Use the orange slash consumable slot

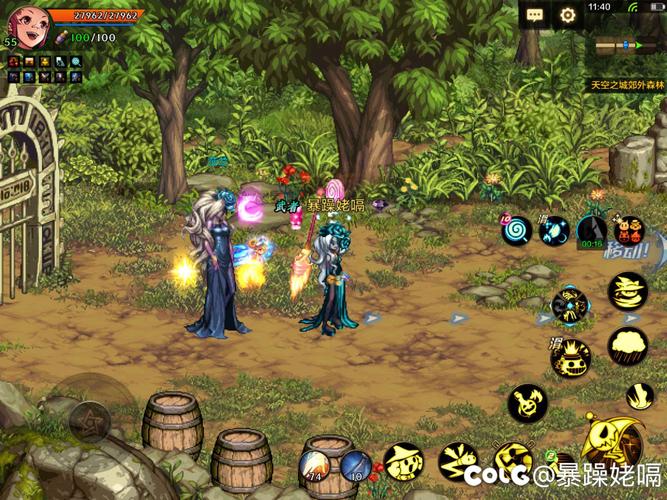click(318, 467)
